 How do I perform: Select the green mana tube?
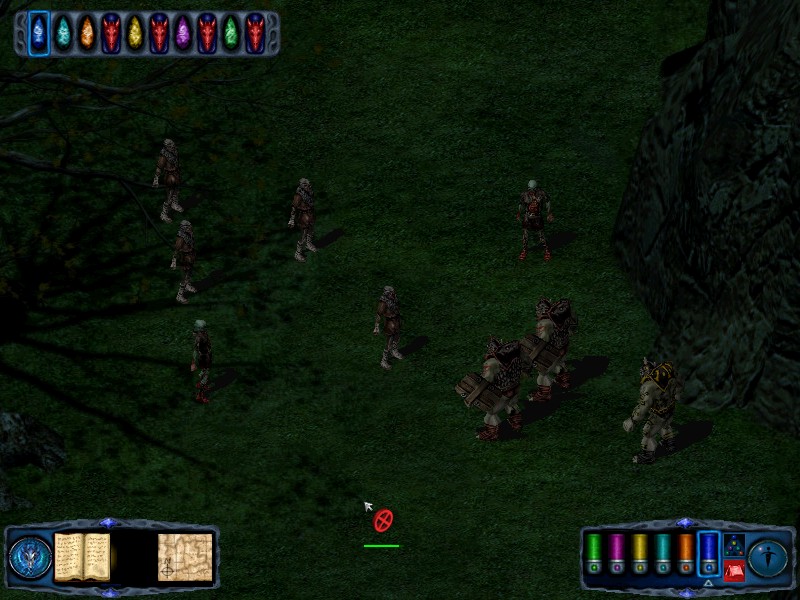pyautogui.click(x=593, y=552)
